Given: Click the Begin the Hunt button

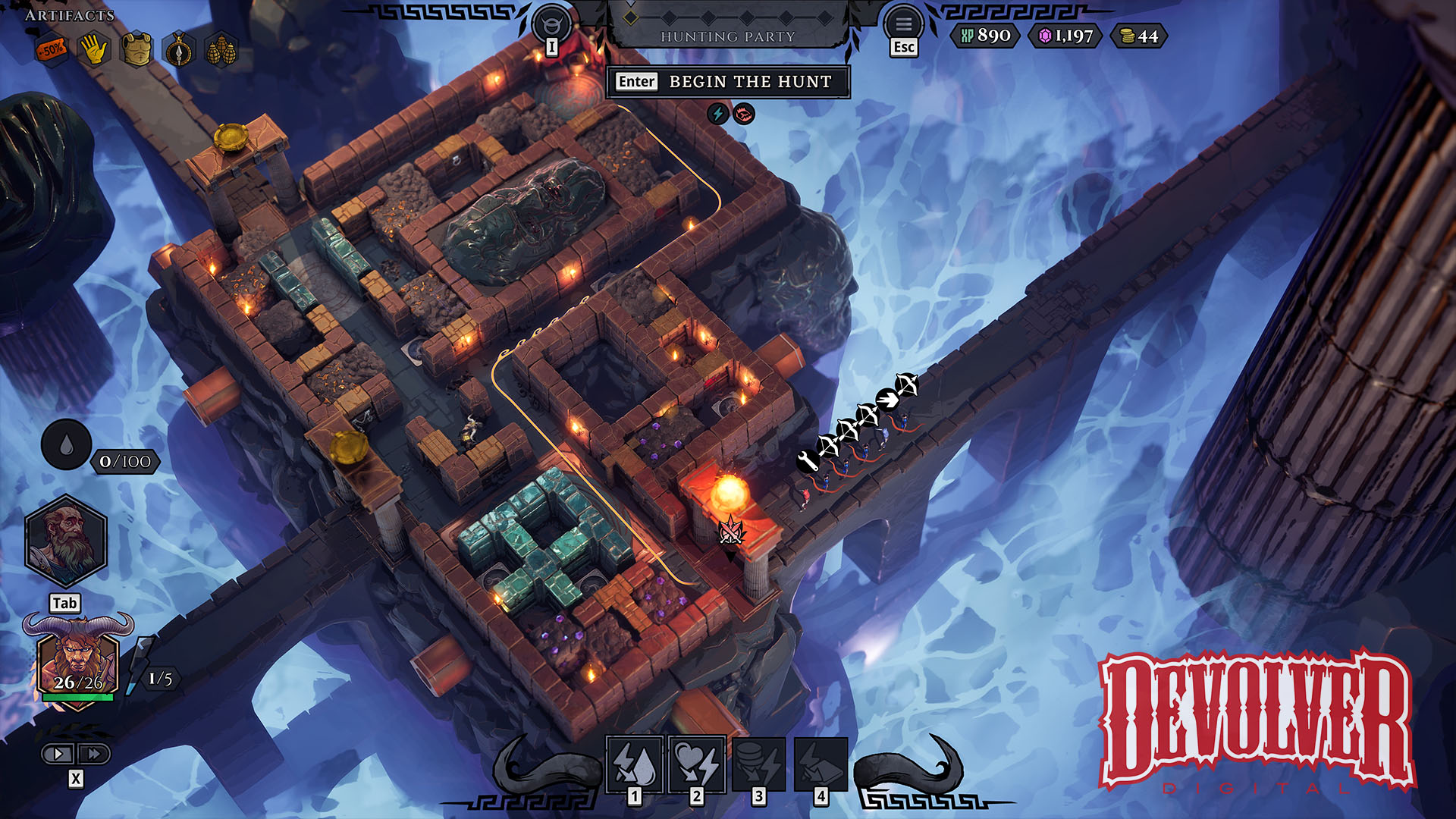Looking at the screenshot, I should point(728,82).
